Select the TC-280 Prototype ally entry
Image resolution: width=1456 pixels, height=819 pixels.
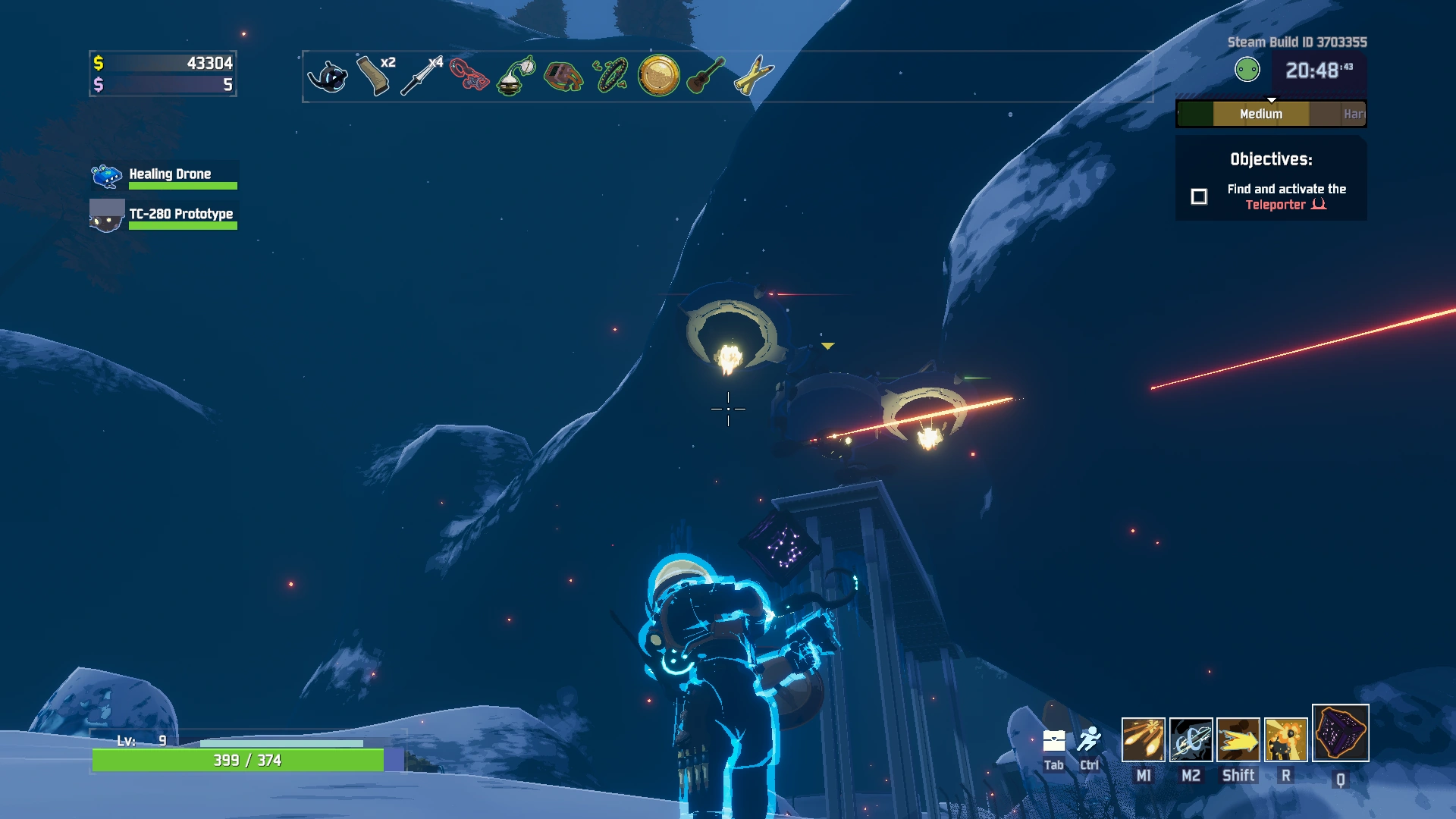point(165,215)
